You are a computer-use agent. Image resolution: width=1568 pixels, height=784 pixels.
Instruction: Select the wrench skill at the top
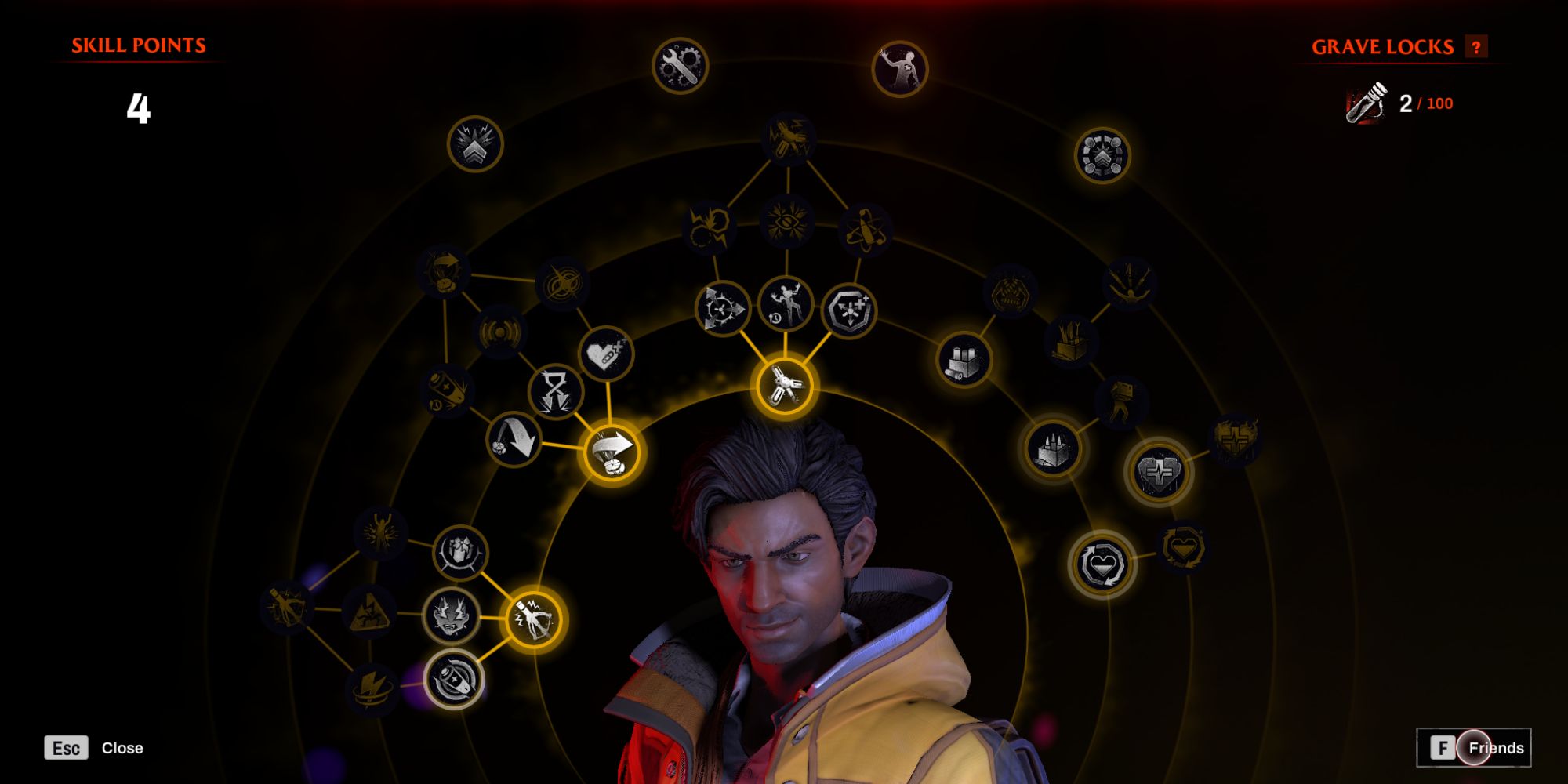(x=681, y=67)
